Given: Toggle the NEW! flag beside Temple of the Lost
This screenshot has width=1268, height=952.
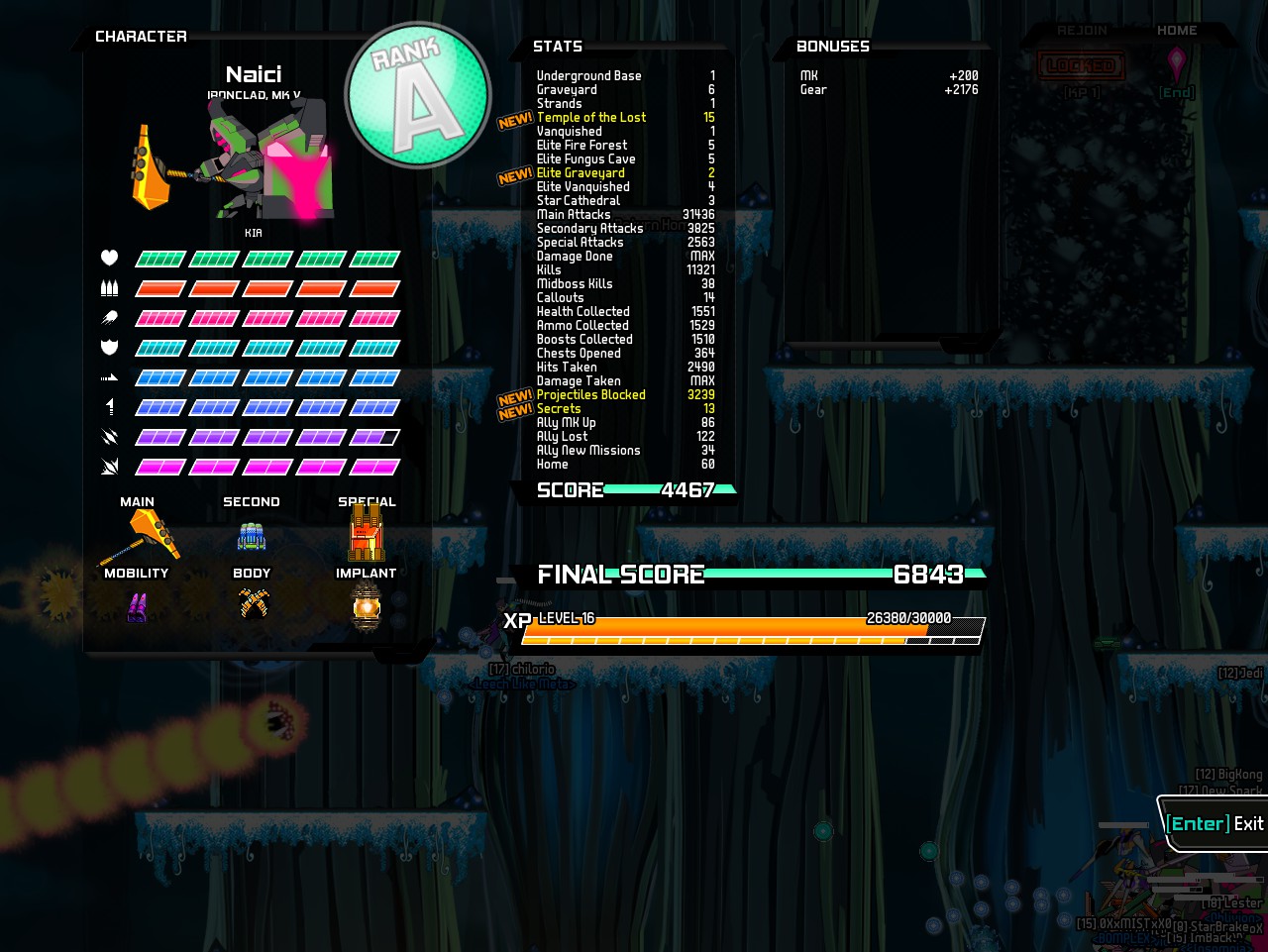Looking at the screenshot, I should coord(514,121).
